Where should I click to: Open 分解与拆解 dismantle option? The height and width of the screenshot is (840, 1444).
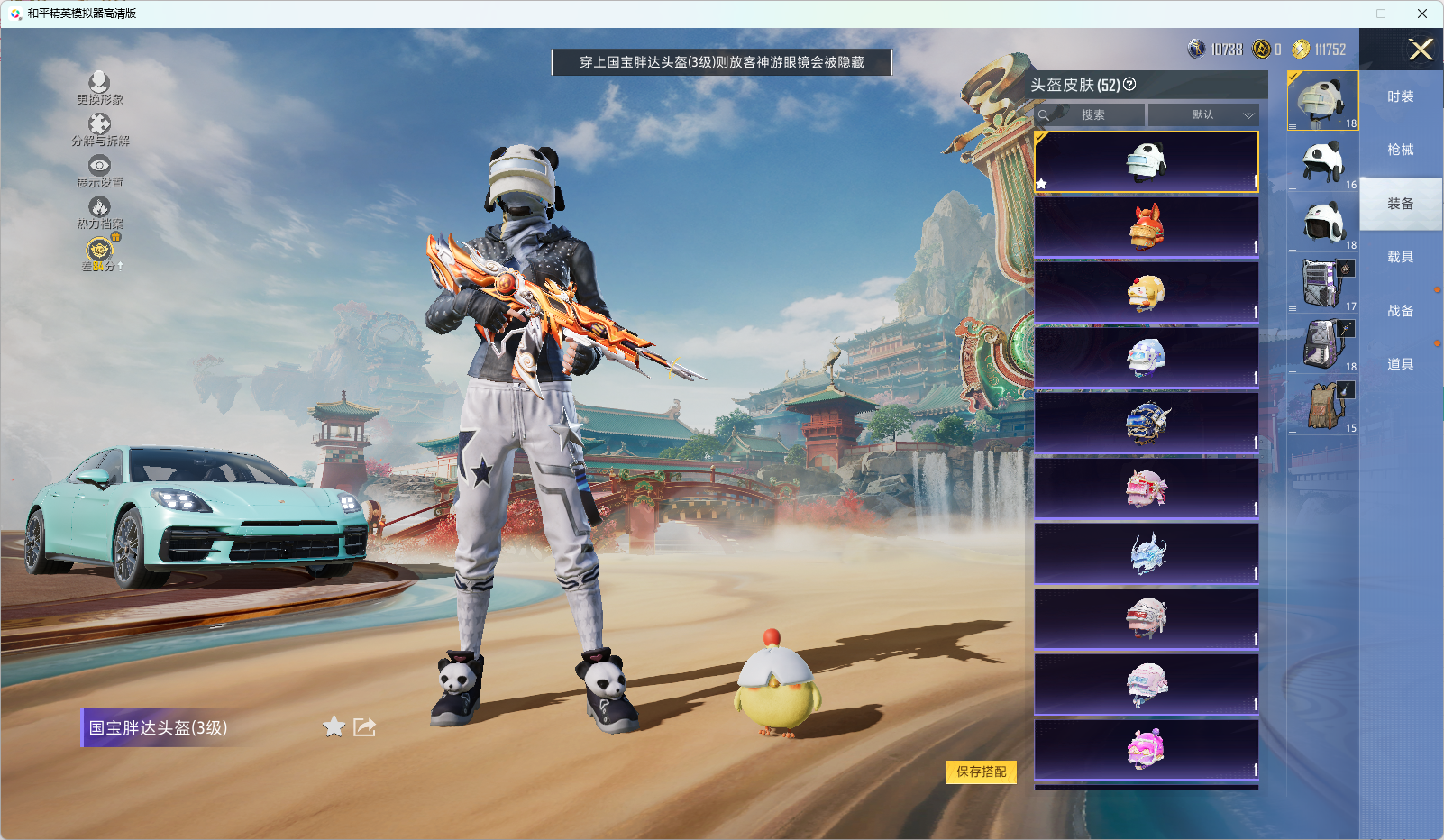pyautogui.click(x=99, y=130)
